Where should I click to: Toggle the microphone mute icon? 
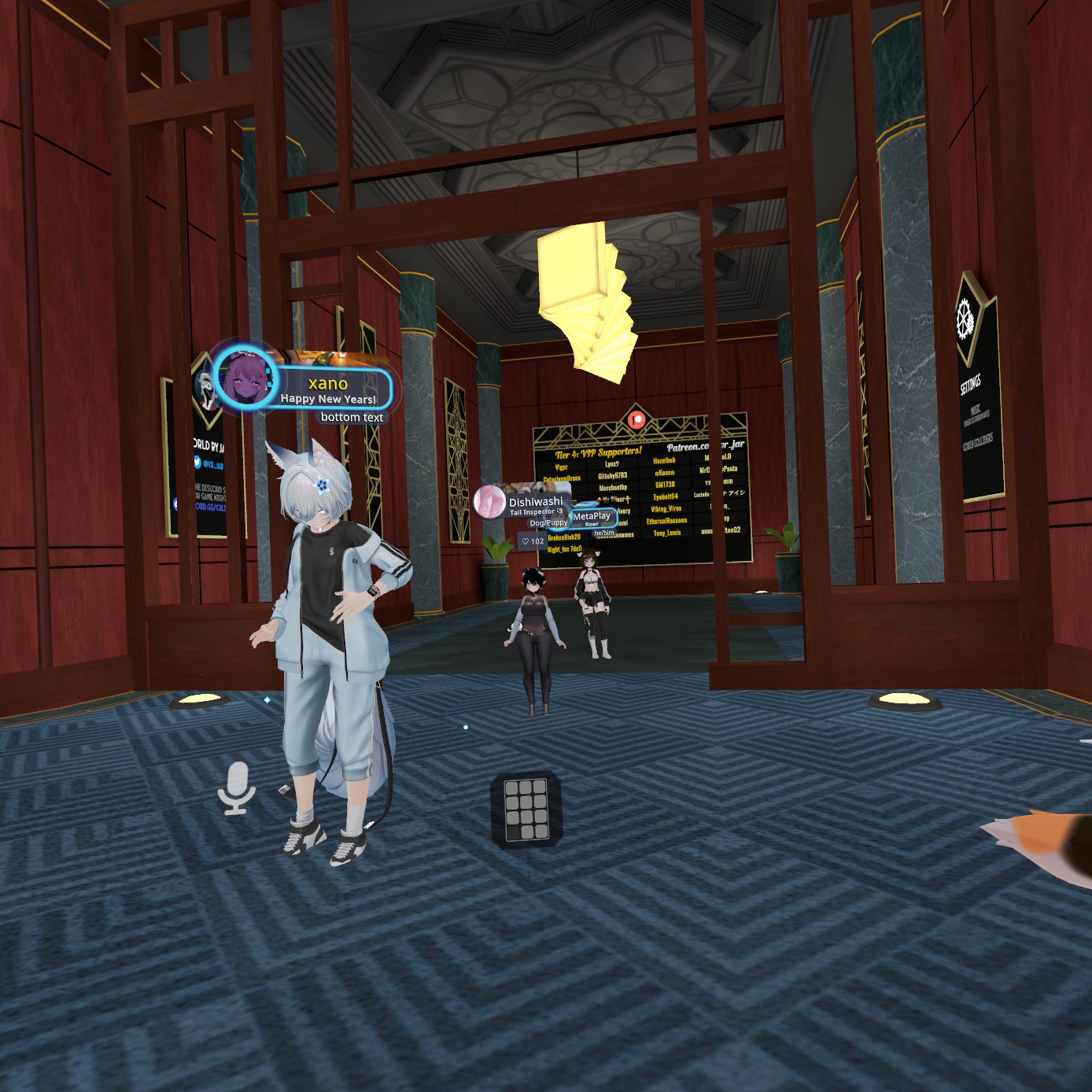[236, 788]
